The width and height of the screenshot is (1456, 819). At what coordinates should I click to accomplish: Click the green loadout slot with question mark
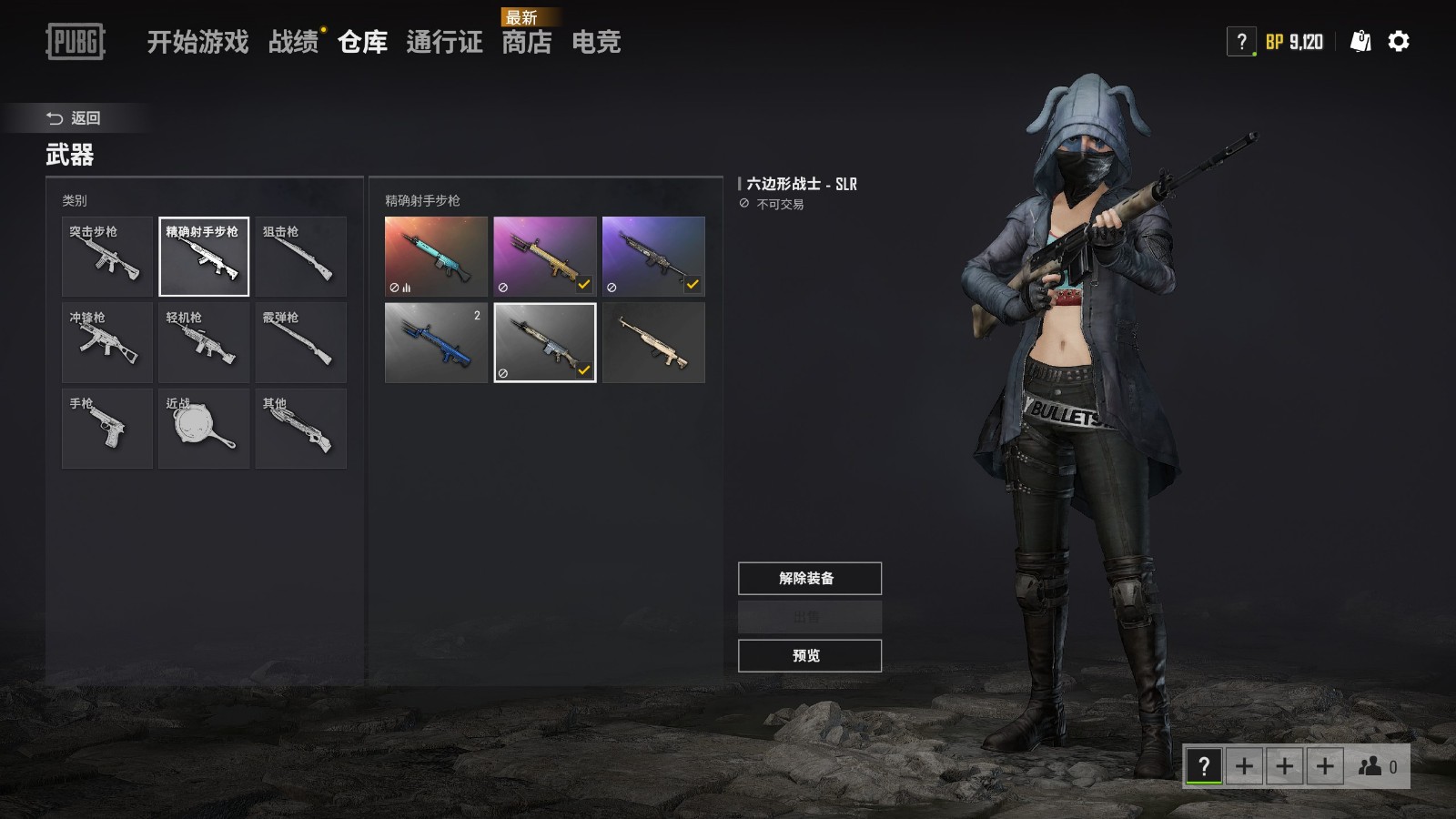tap(1201, 766)
